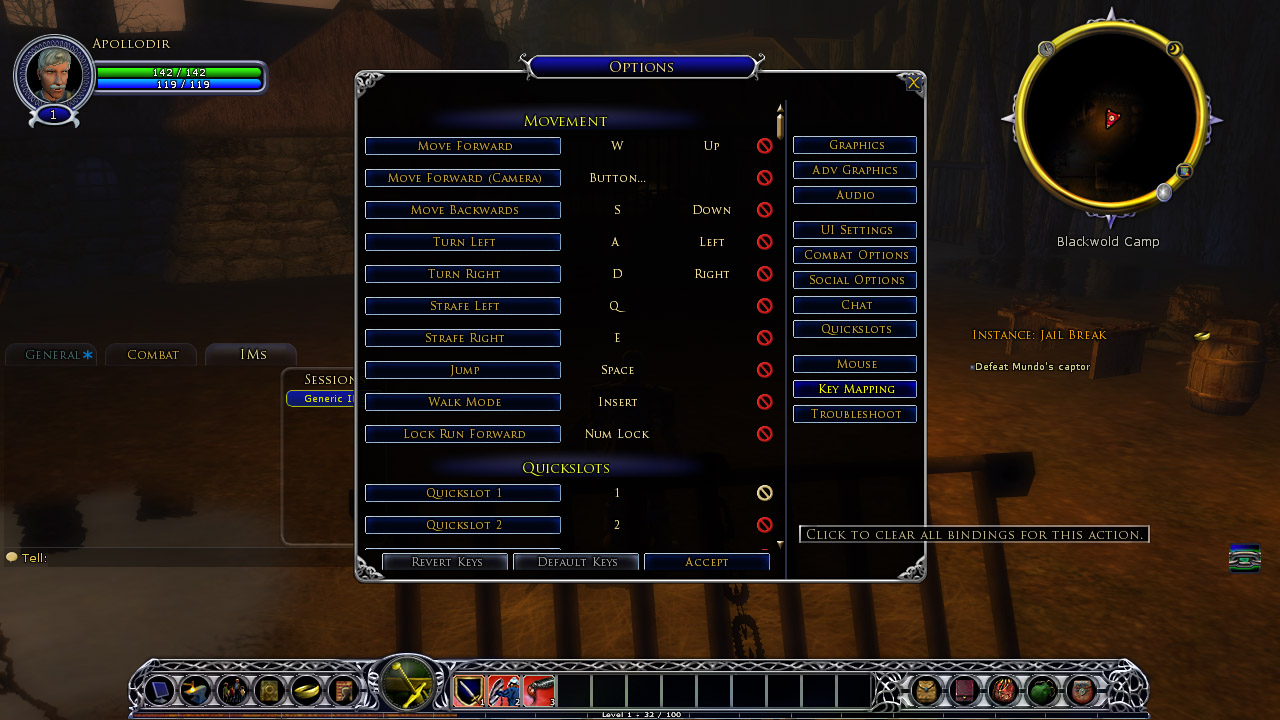Restore Default Keys
The height and width of the screenshot is (720, 1280).
pos(576,562)
